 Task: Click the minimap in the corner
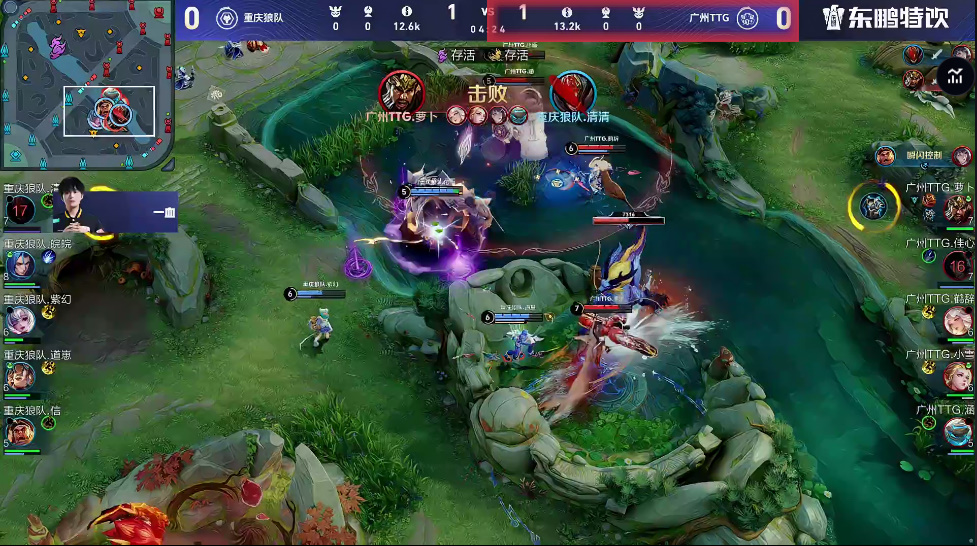click(x=86, y=84)
